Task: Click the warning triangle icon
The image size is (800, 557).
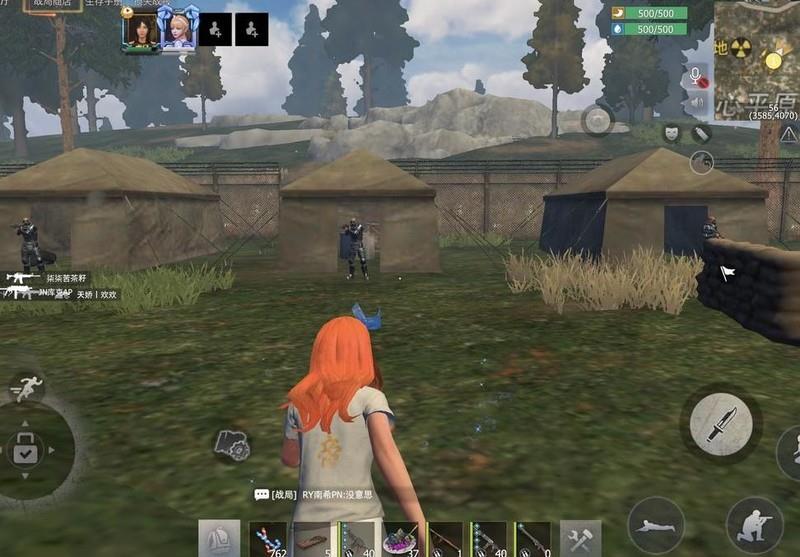Action: (789, 134)
